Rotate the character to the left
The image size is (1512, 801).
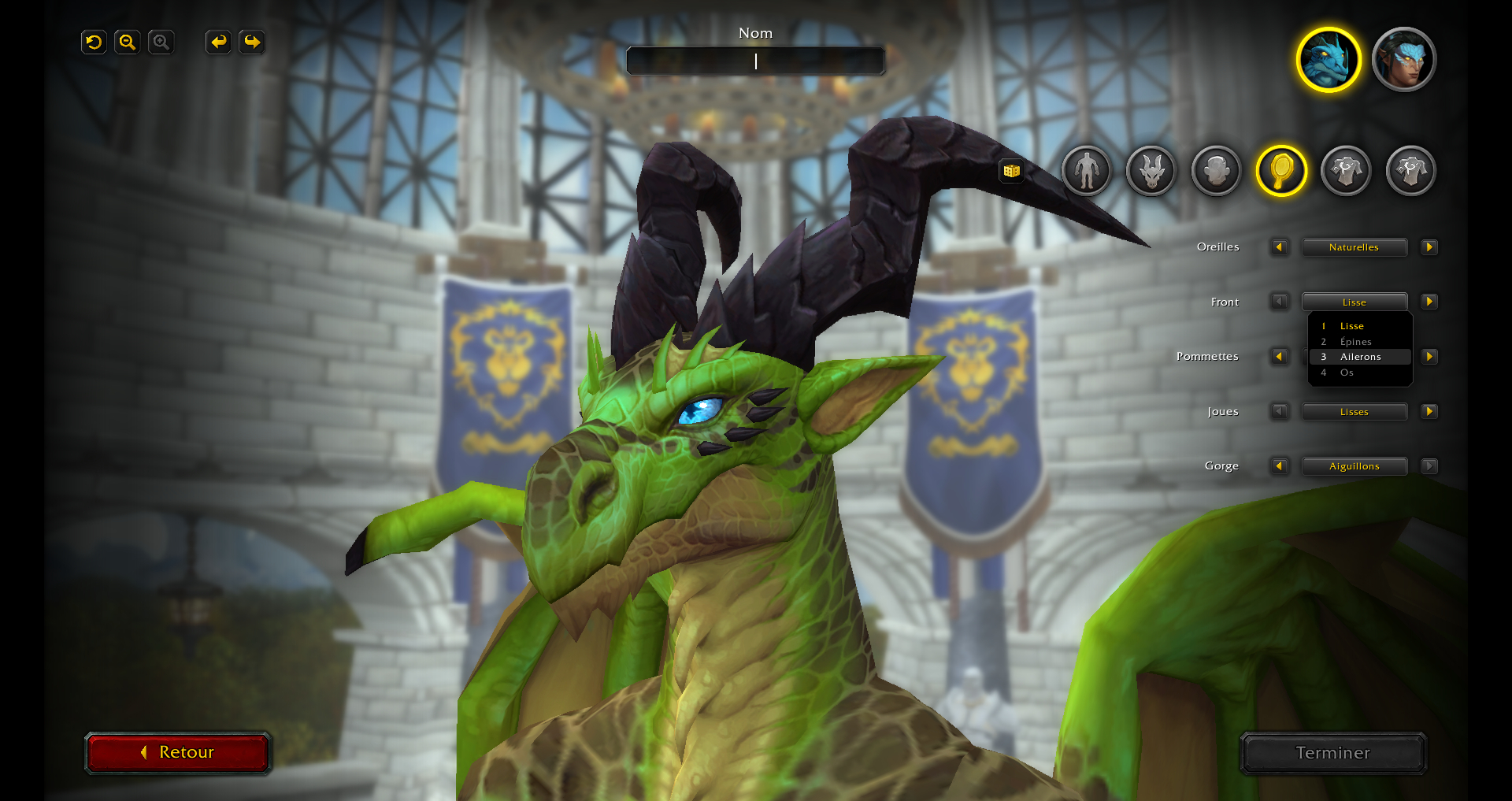(x=218, y=43)
